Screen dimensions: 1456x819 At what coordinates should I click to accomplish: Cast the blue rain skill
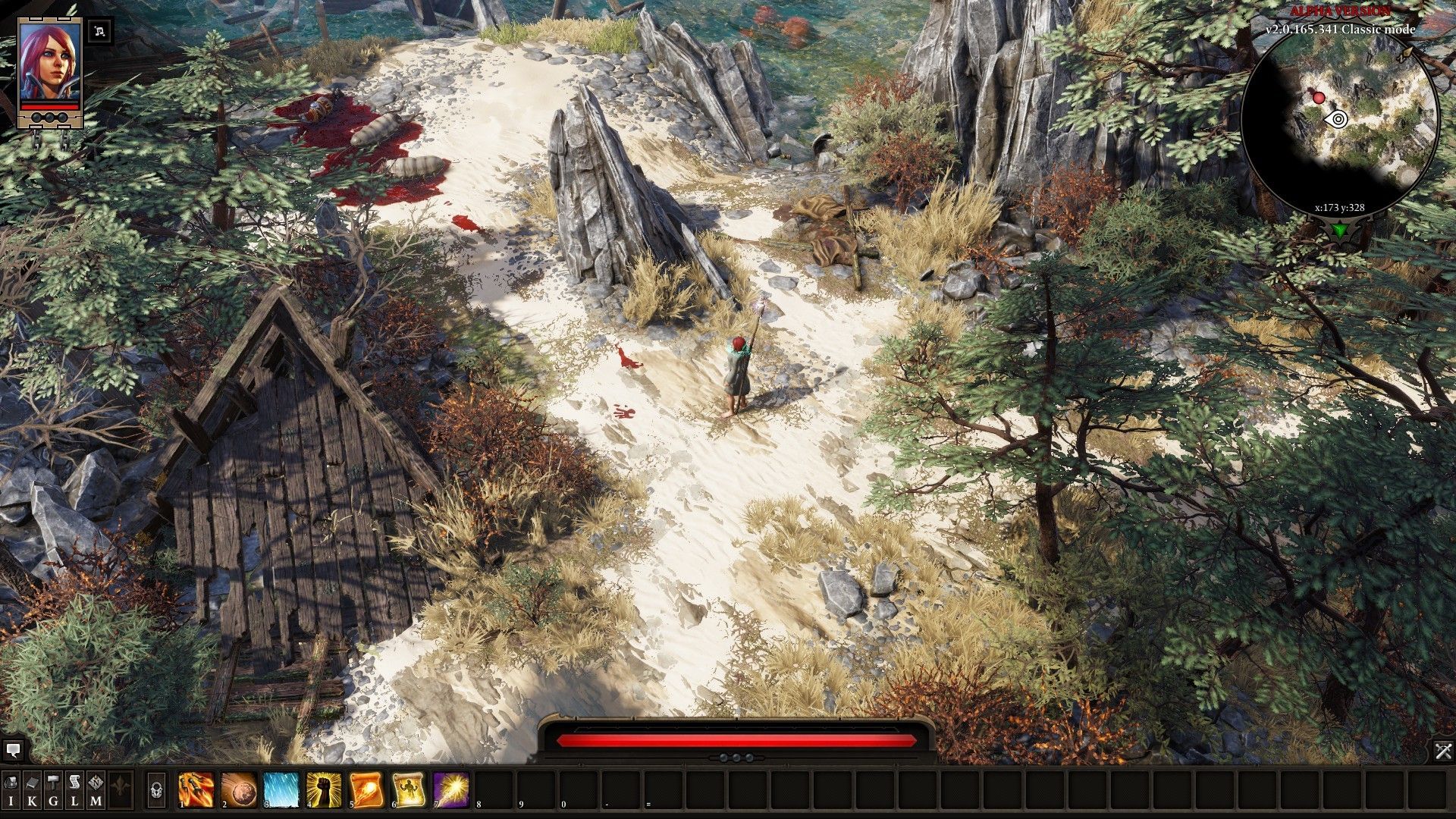281,789
